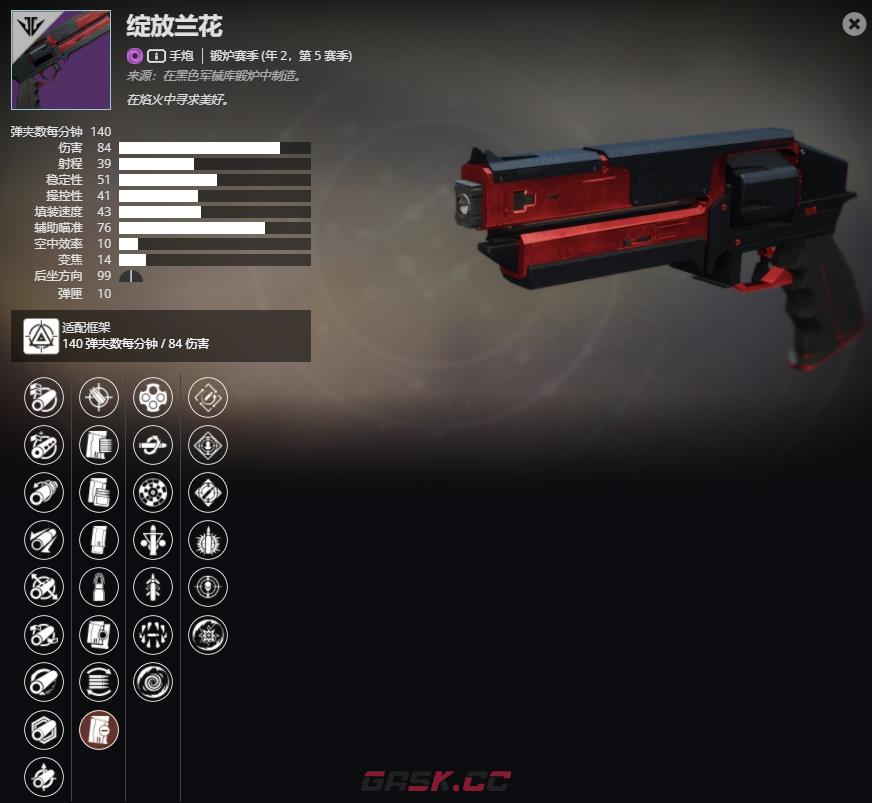Choose the bullet with radiating burst perk
Screen dimensions: 872x803
208,540
